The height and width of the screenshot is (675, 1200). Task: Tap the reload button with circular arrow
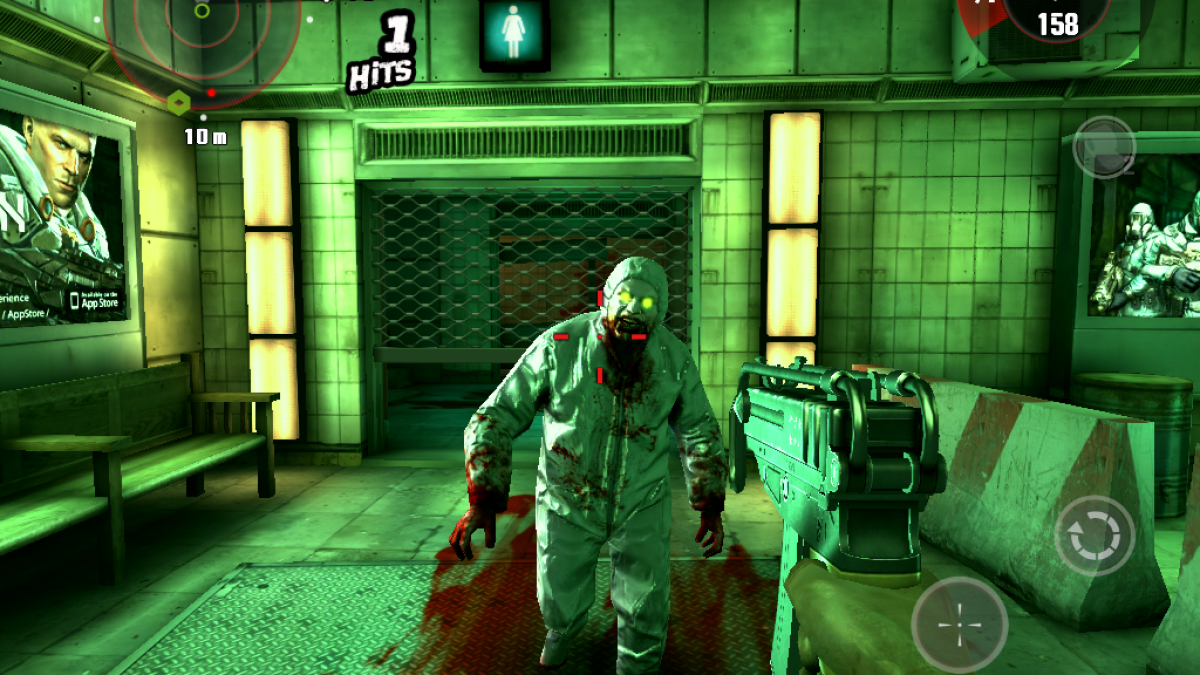(x=1095, y=536)
